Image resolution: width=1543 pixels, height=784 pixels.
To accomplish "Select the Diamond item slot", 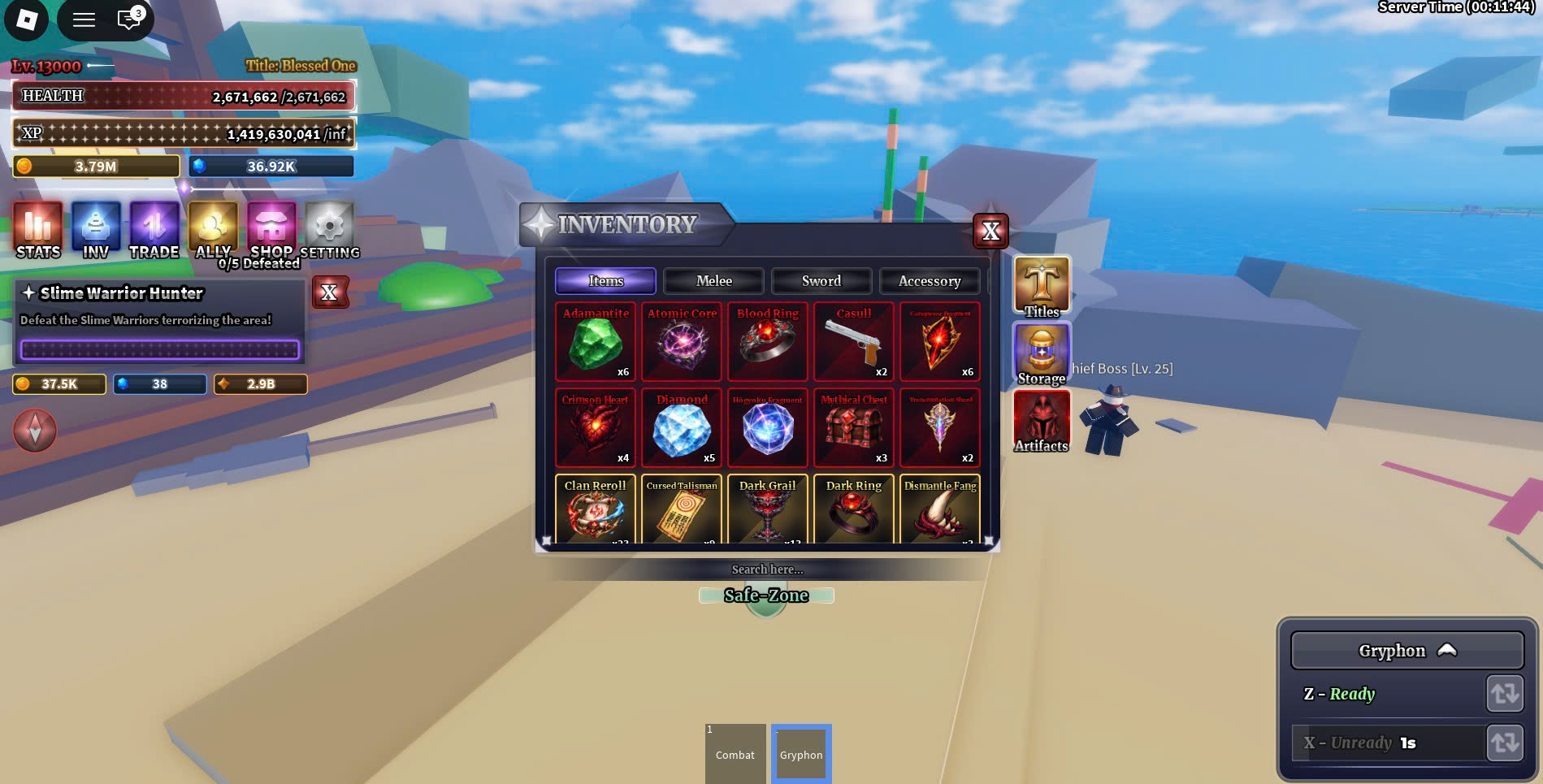I will (x=682, y=428).
